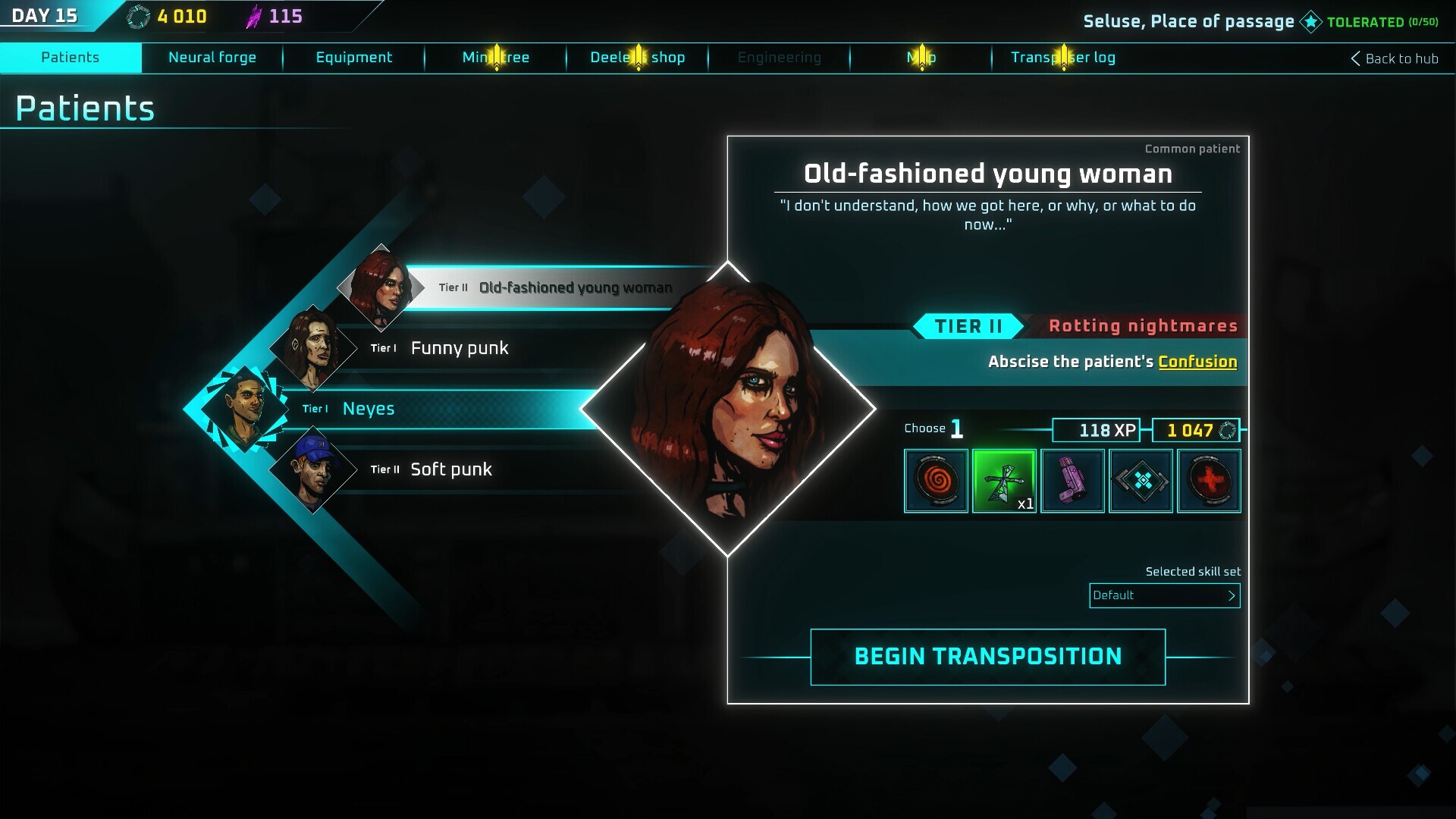
Task: Choose the cyan diamond chip reward
Action: [x=1141, y=481]
